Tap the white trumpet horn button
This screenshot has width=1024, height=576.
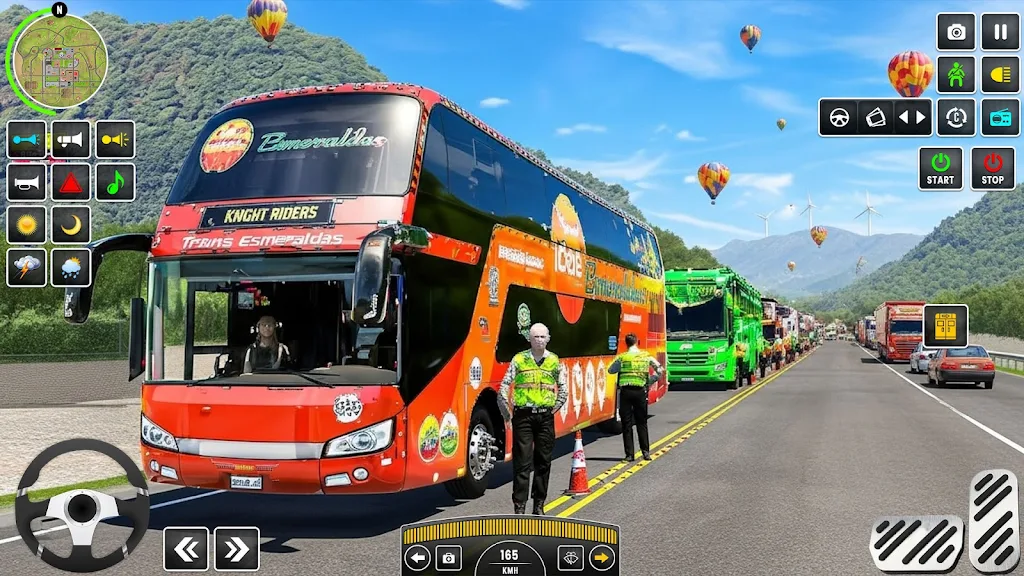click(27, 182)
